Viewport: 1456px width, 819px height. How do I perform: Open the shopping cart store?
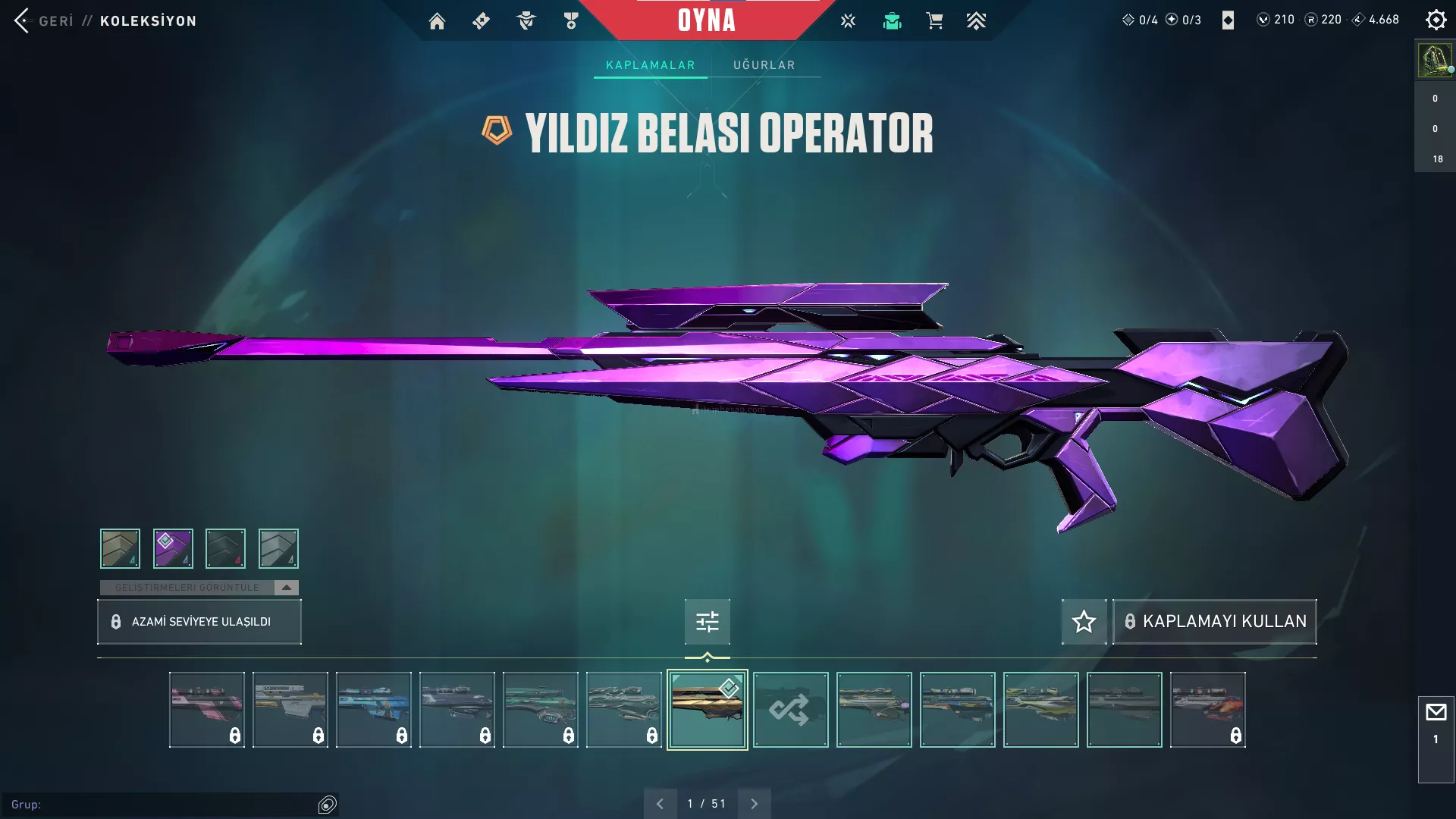[934, 21]
